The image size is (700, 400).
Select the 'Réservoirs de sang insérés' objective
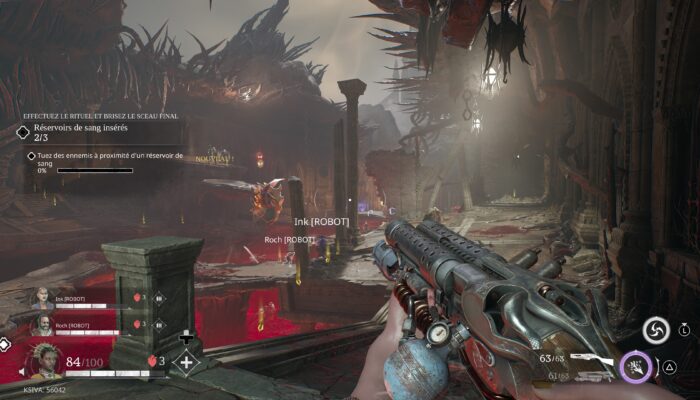click(80, 128)
